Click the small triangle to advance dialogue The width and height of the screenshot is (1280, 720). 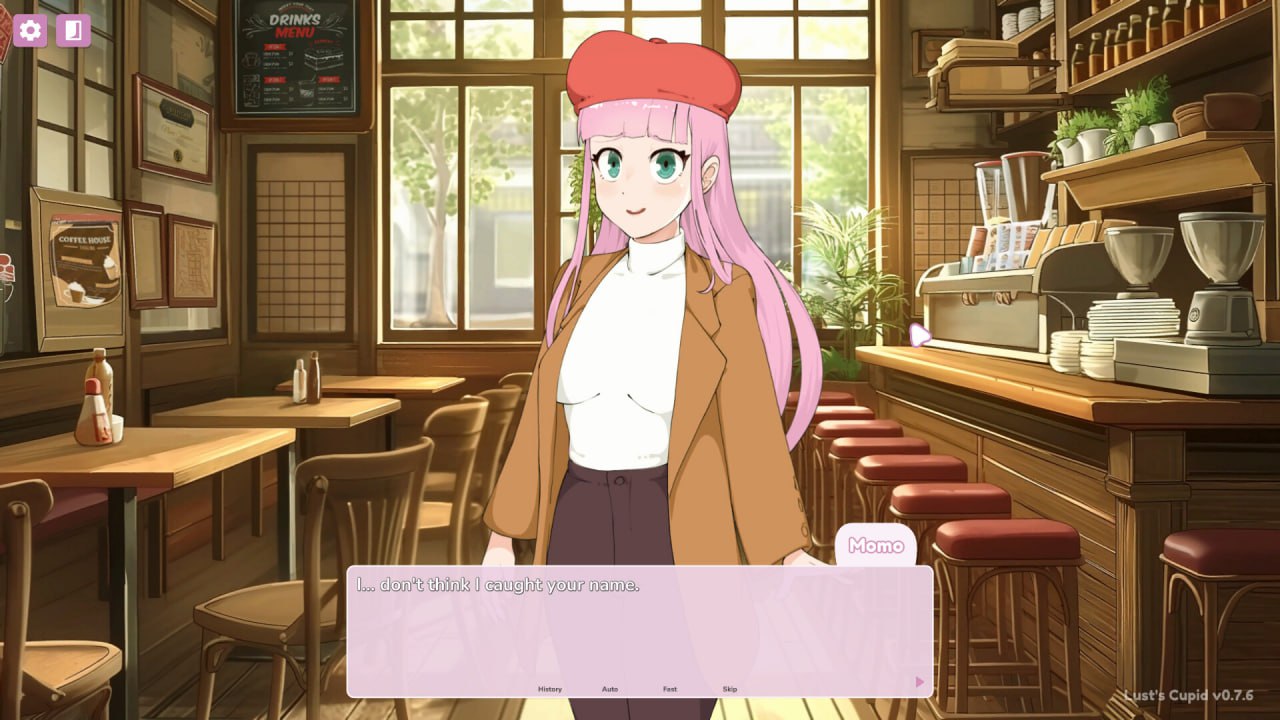[x=919, y=681]
